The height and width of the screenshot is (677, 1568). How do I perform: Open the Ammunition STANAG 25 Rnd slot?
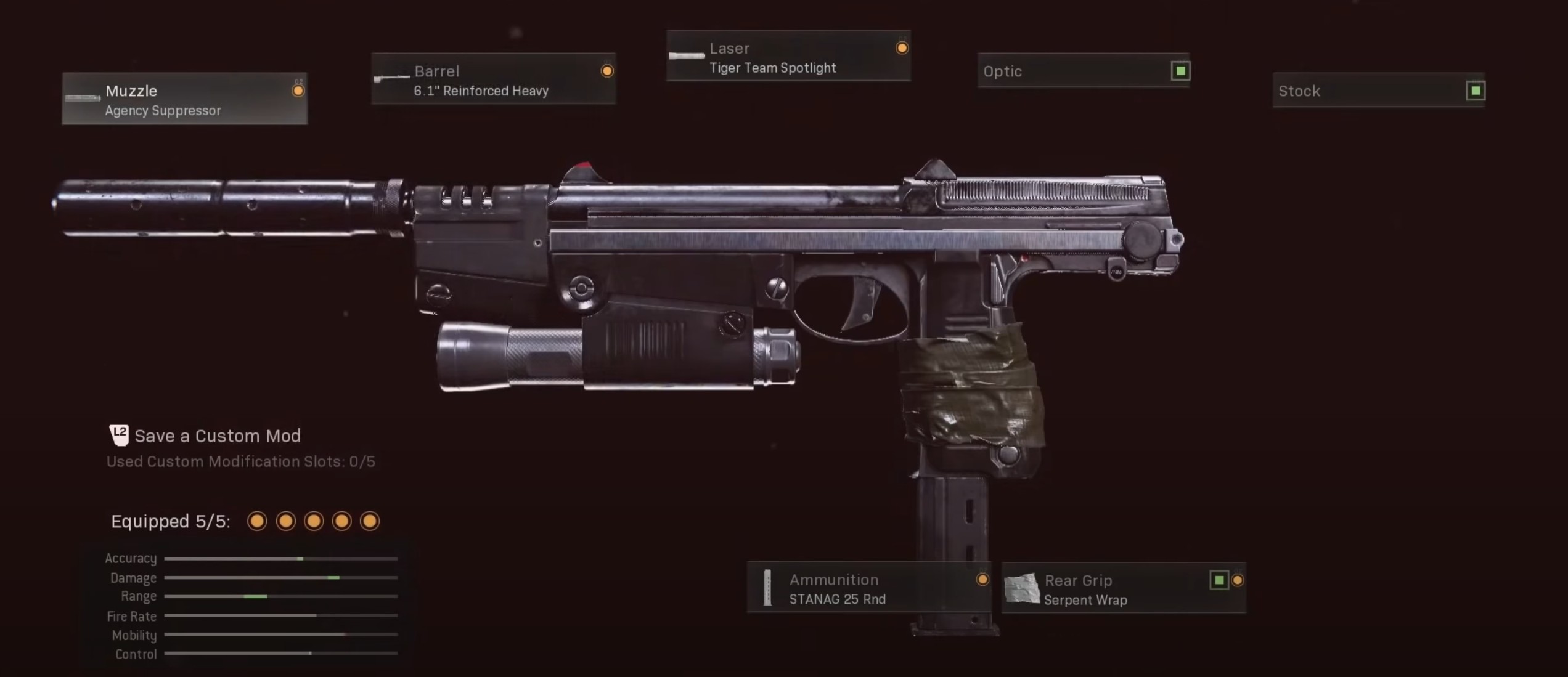click(869, 588)
